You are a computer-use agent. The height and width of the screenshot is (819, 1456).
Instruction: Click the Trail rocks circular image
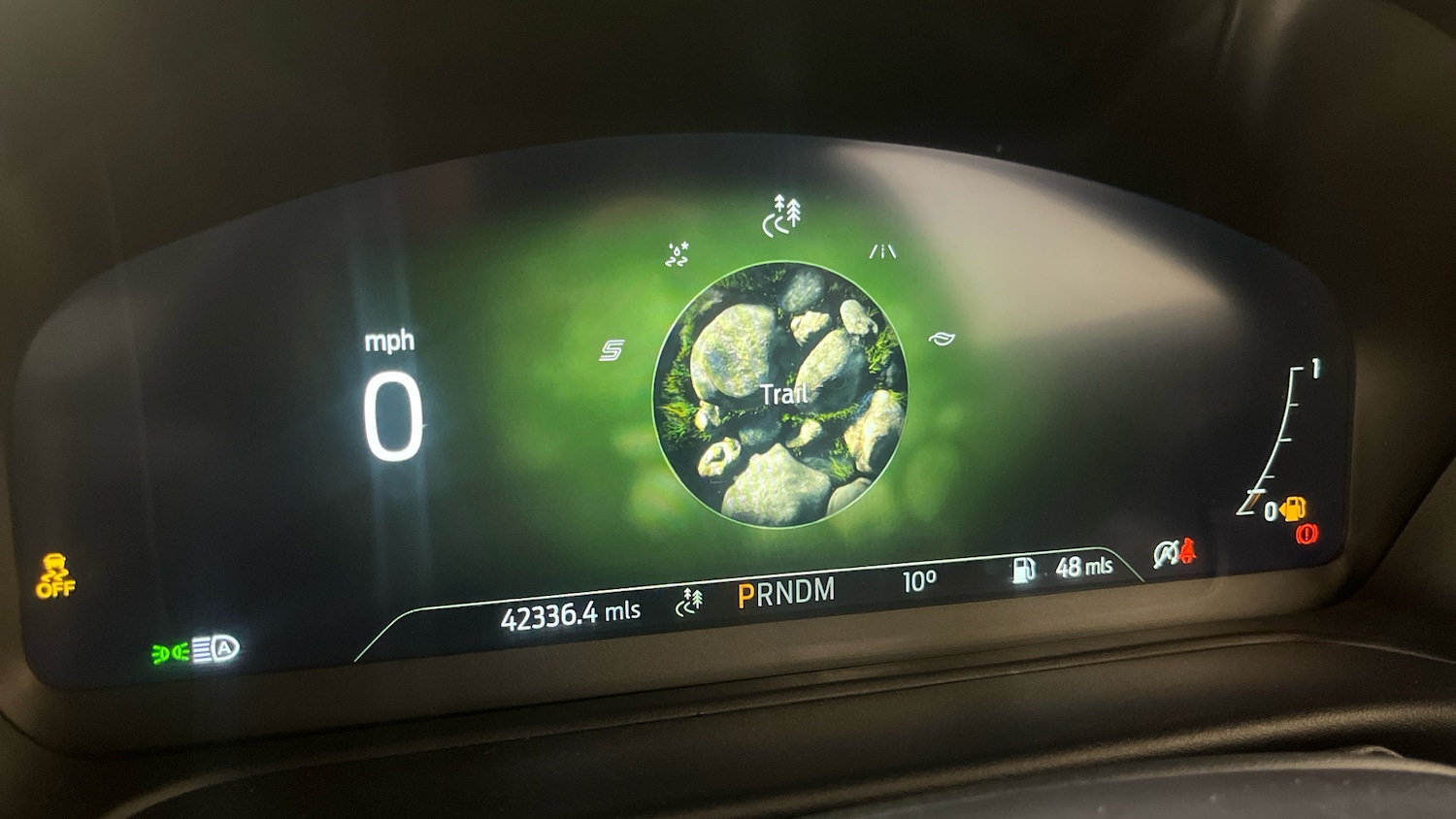click(780, 394)
